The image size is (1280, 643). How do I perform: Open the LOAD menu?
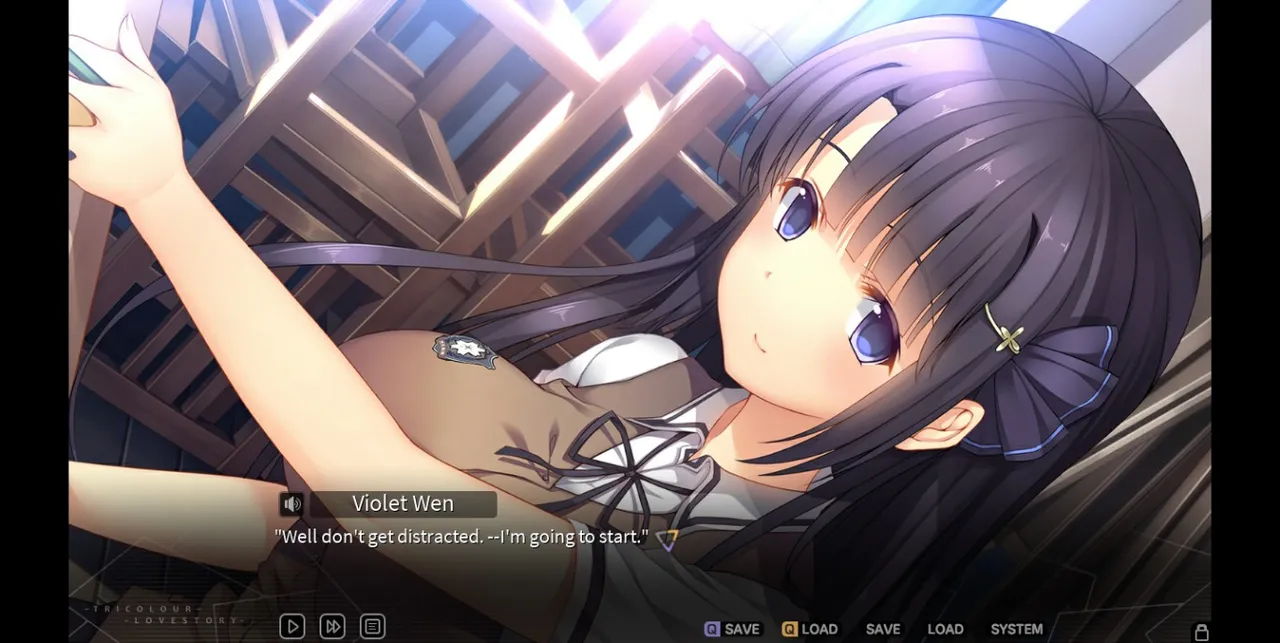coord(945,629)
